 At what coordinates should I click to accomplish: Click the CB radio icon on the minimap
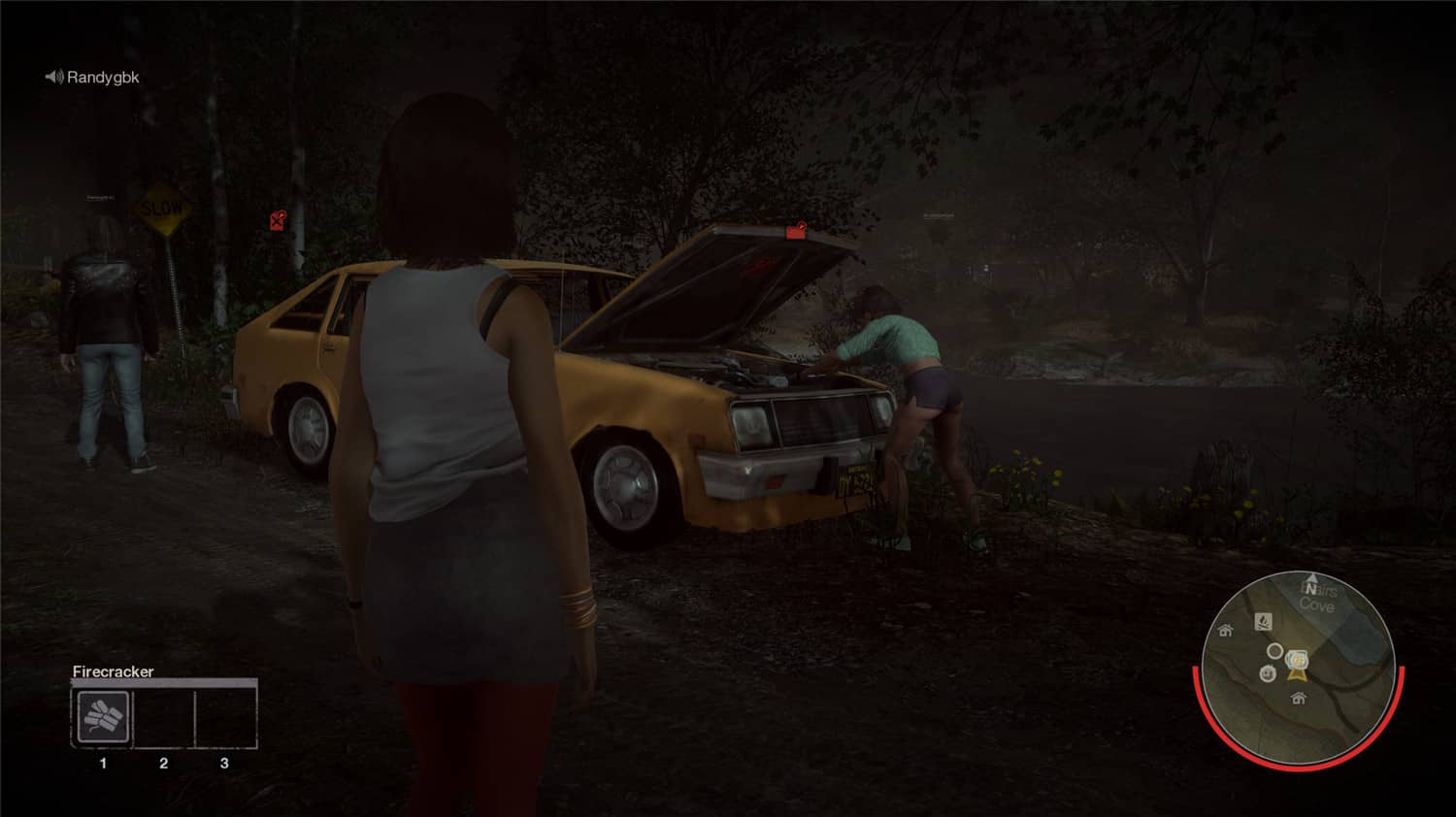tap(1268, 672)
